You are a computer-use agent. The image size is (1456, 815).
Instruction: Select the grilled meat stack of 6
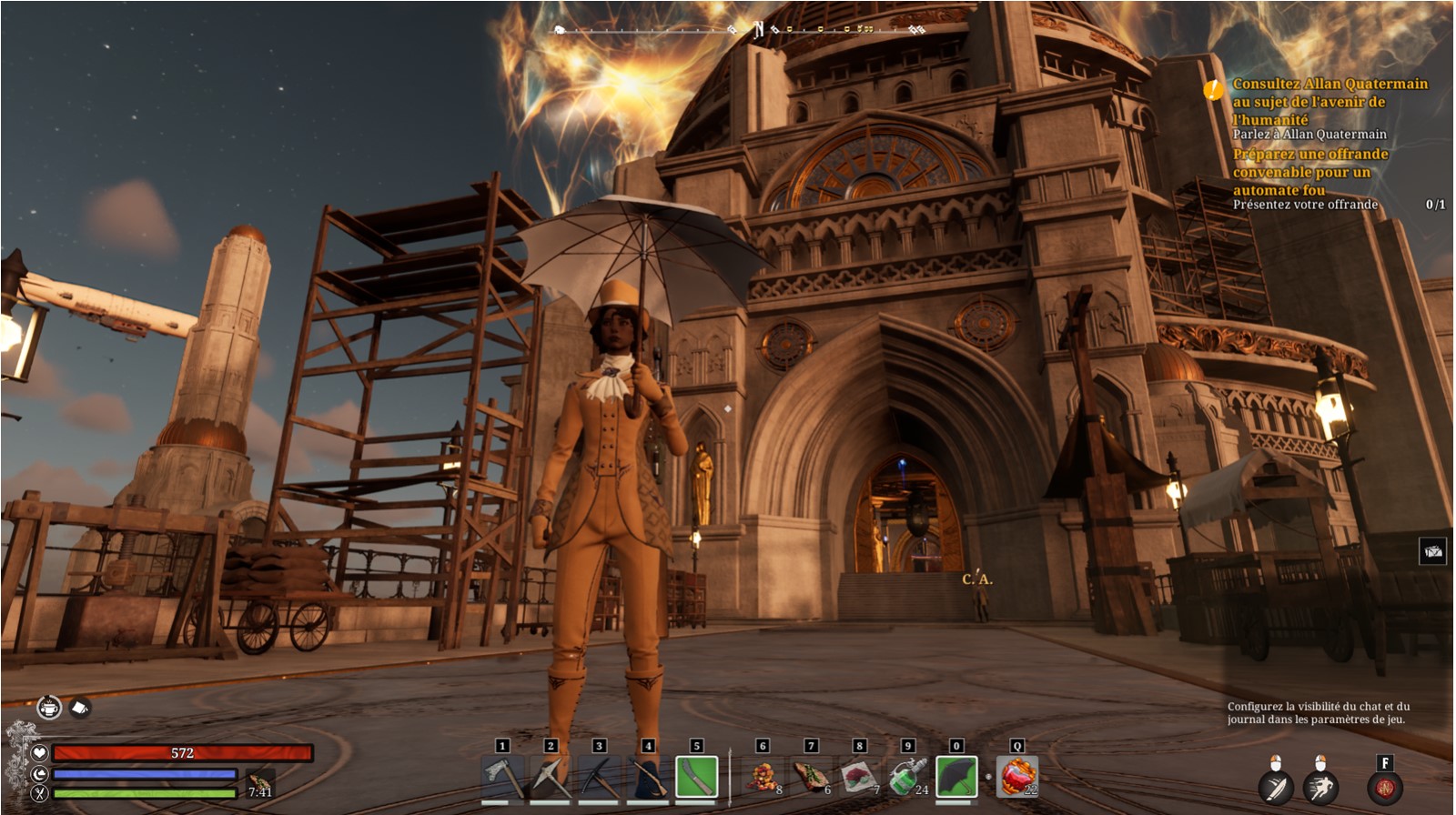click(812, 778)
